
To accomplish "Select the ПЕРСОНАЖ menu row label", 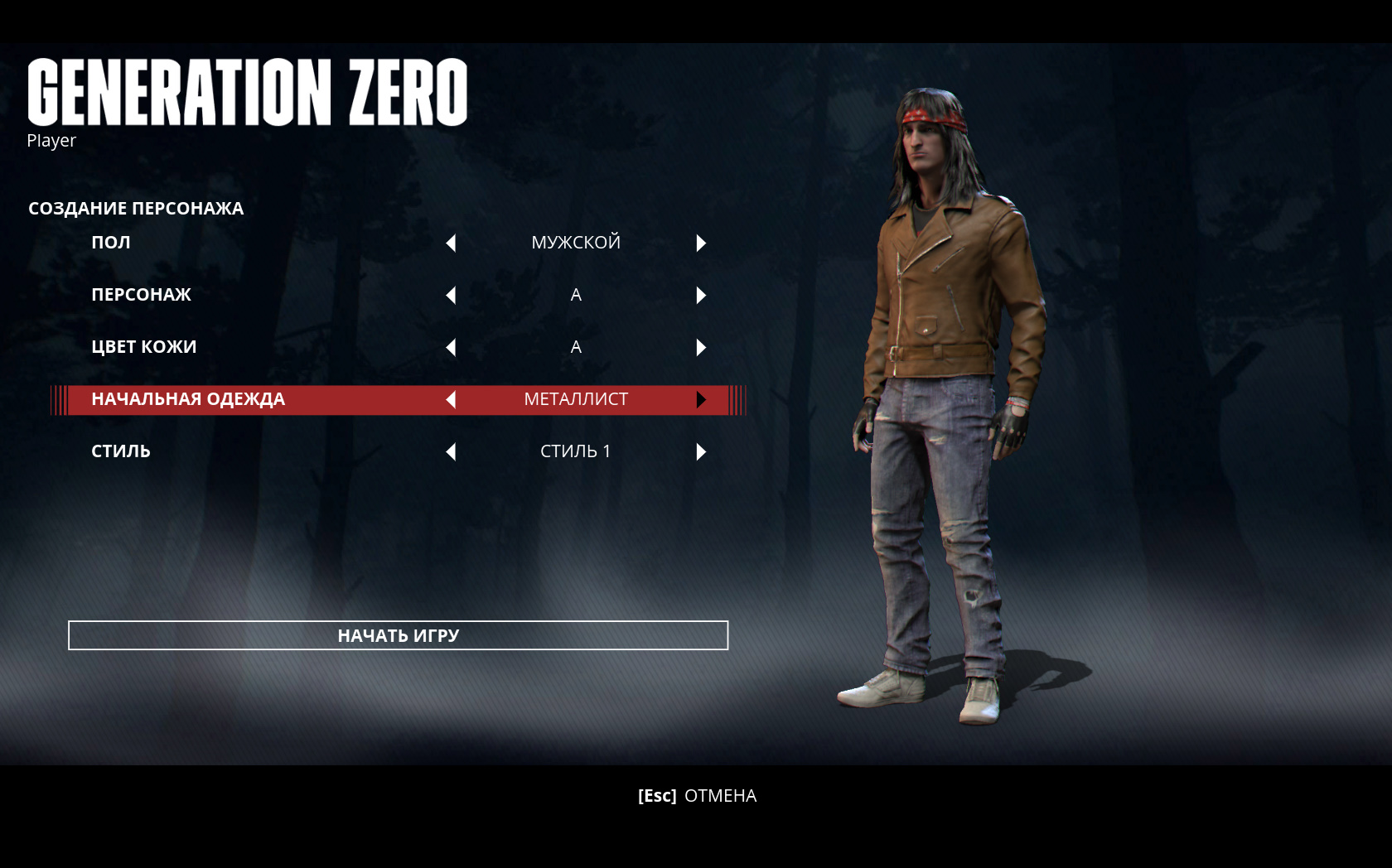I will pos(141,295).
